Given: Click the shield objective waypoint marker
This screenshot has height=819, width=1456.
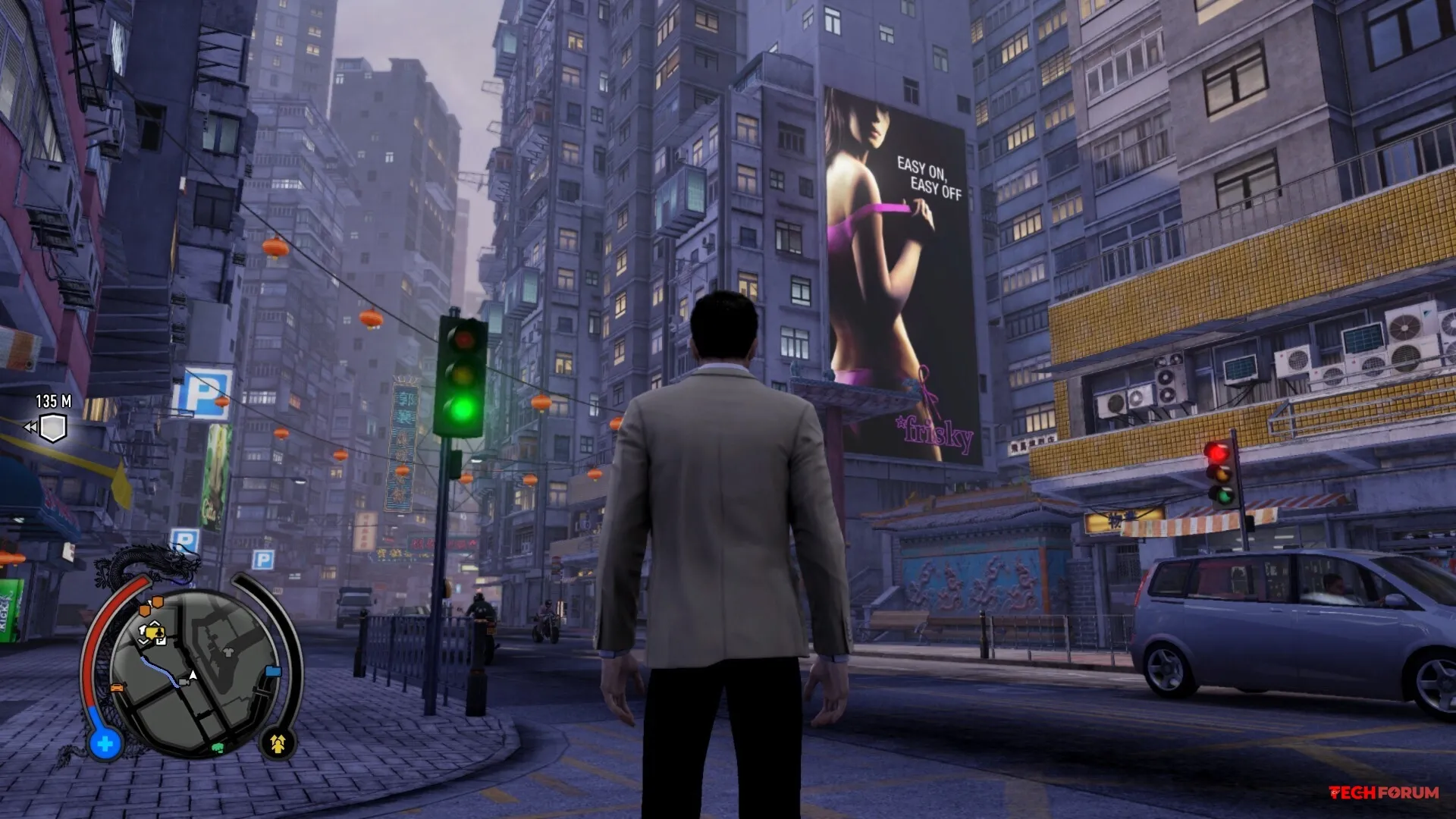Looking at the screenshot, I should pos(52,428).
